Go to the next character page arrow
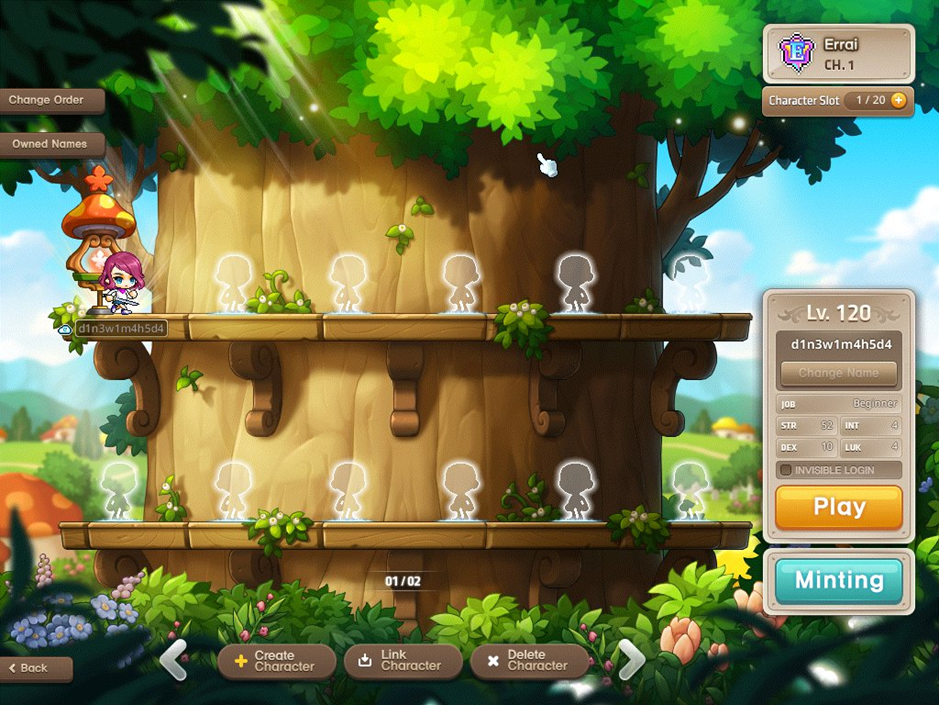The width and height of the screenshot is (939, 705). pyautogui.click(x=630, y=659)
